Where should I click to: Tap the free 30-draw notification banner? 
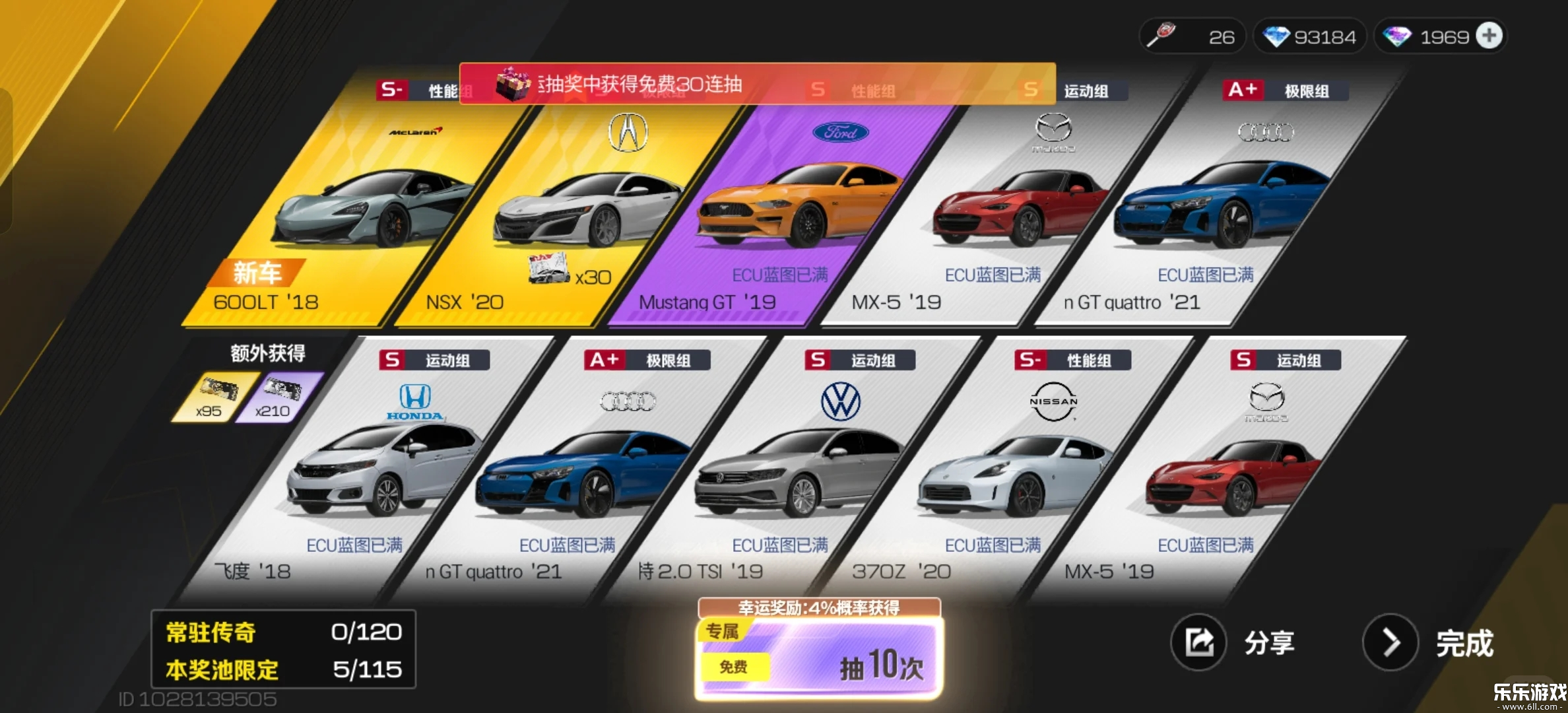coord(756,84)
